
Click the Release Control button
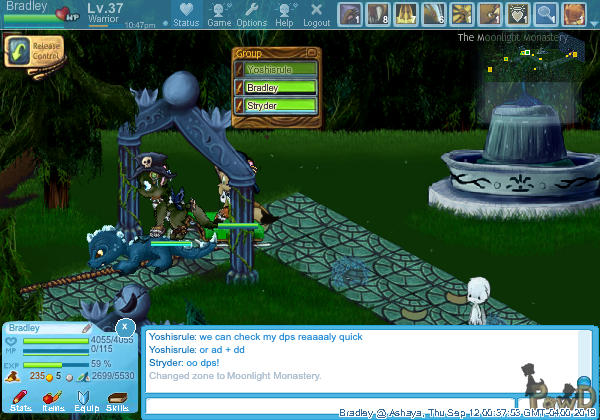(x=30, y=50)
